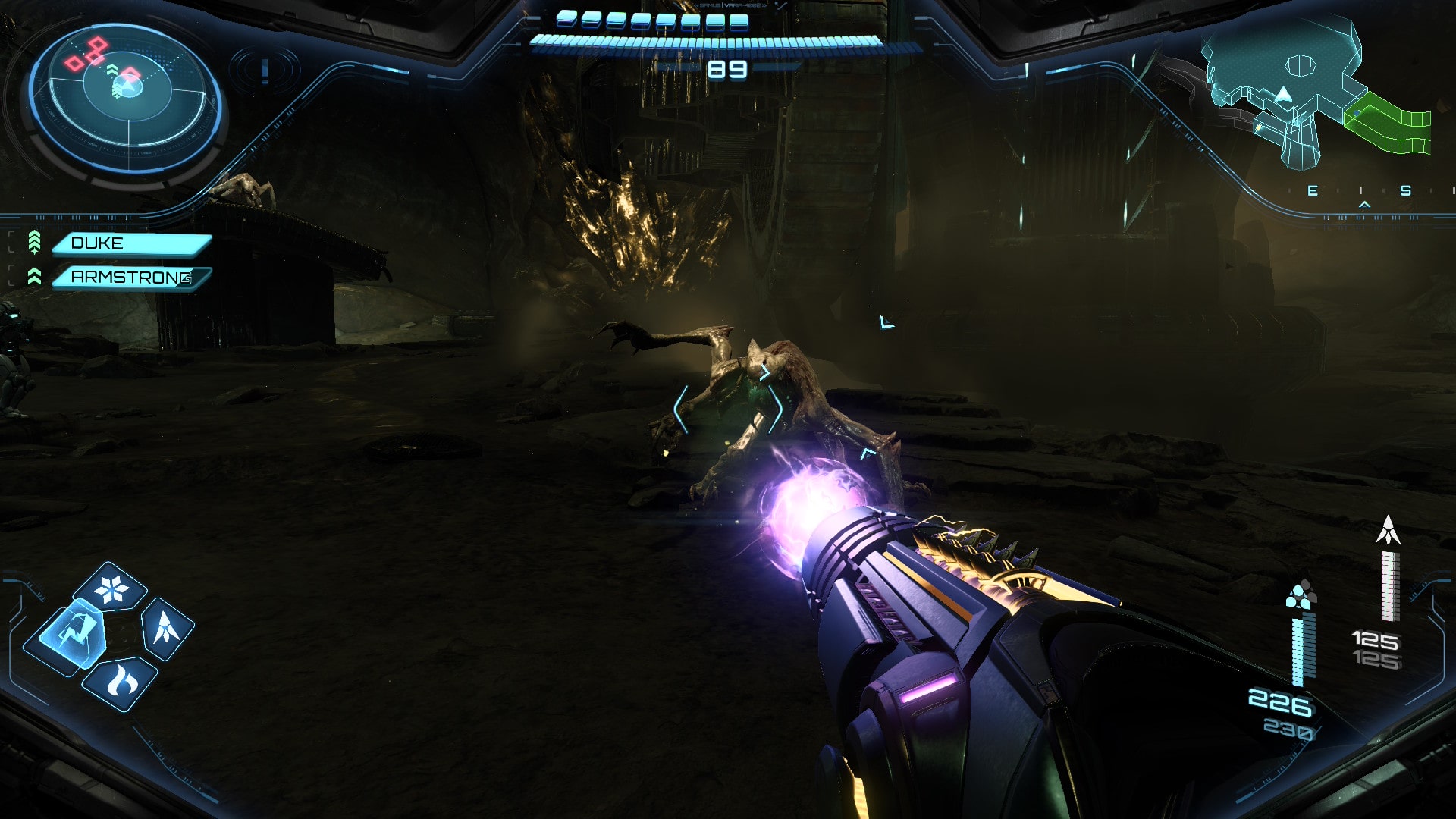This screenshot has height=819, width=1456.
Task: Select squad member Duke
Action: tap(130, 243)
